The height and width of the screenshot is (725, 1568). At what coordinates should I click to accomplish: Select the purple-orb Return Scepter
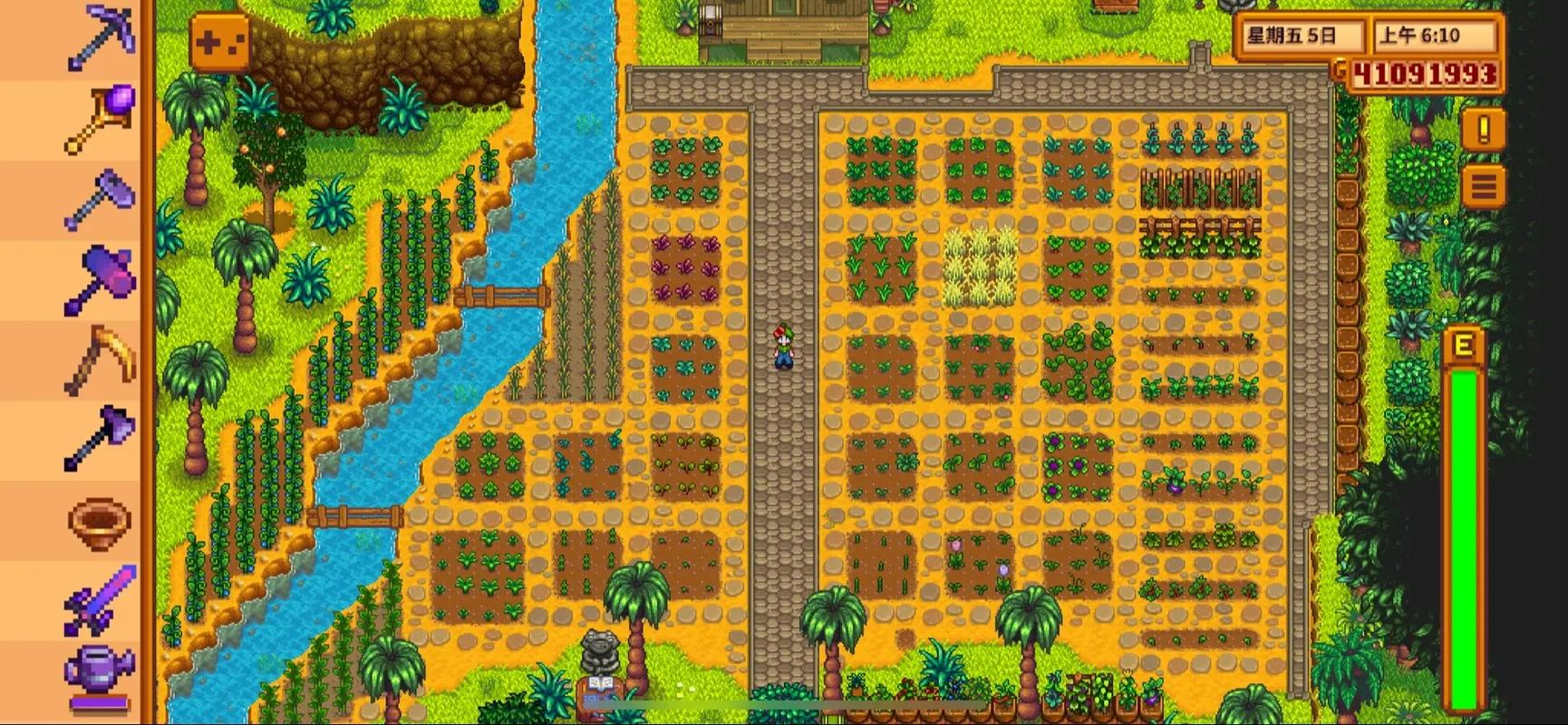click(x=100, y=118)
